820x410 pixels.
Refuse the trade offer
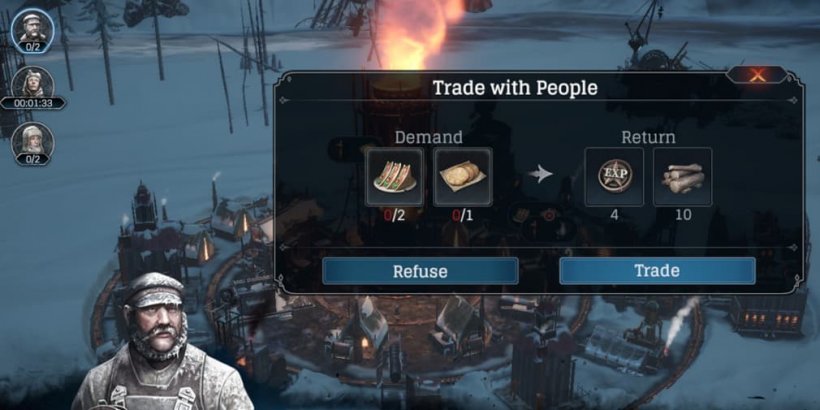point(420,271)
